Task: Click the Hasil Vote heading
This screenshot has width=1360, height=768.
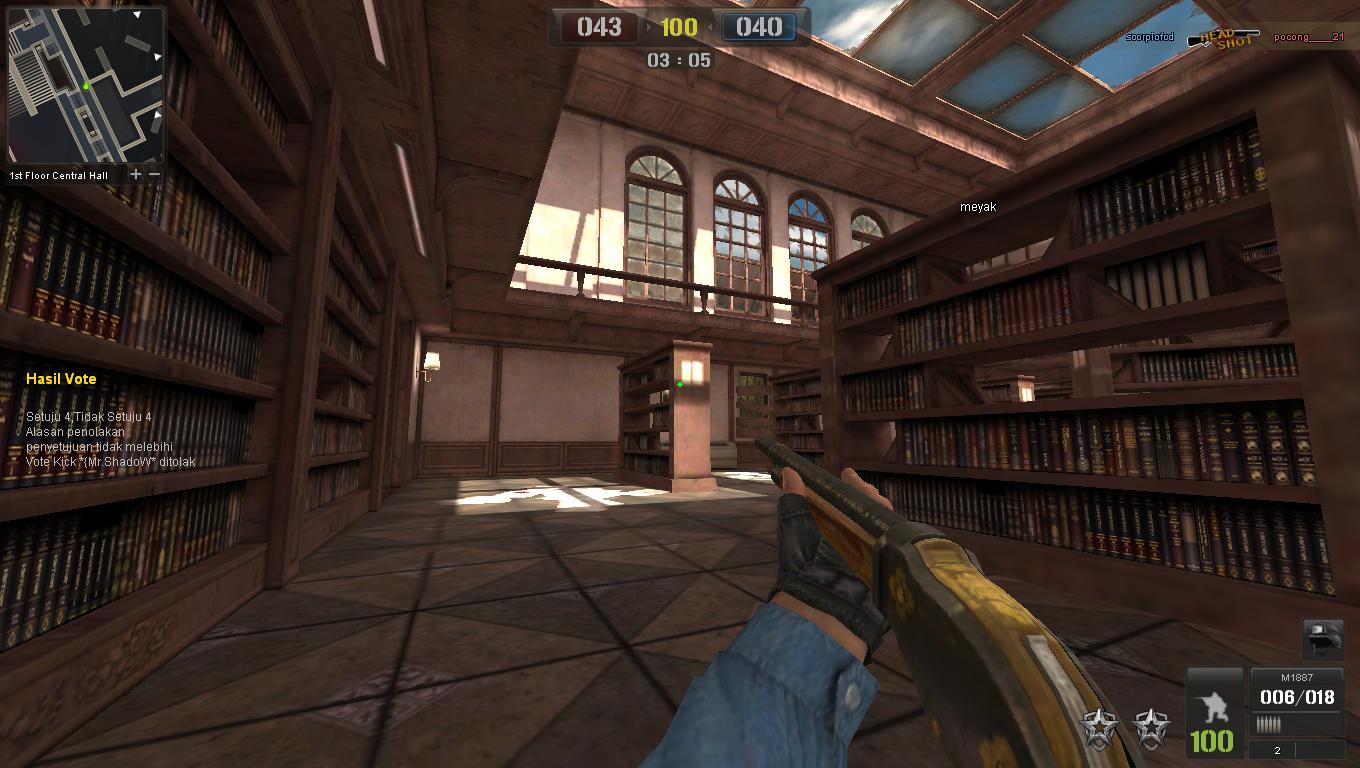Action: pos(60,379)
